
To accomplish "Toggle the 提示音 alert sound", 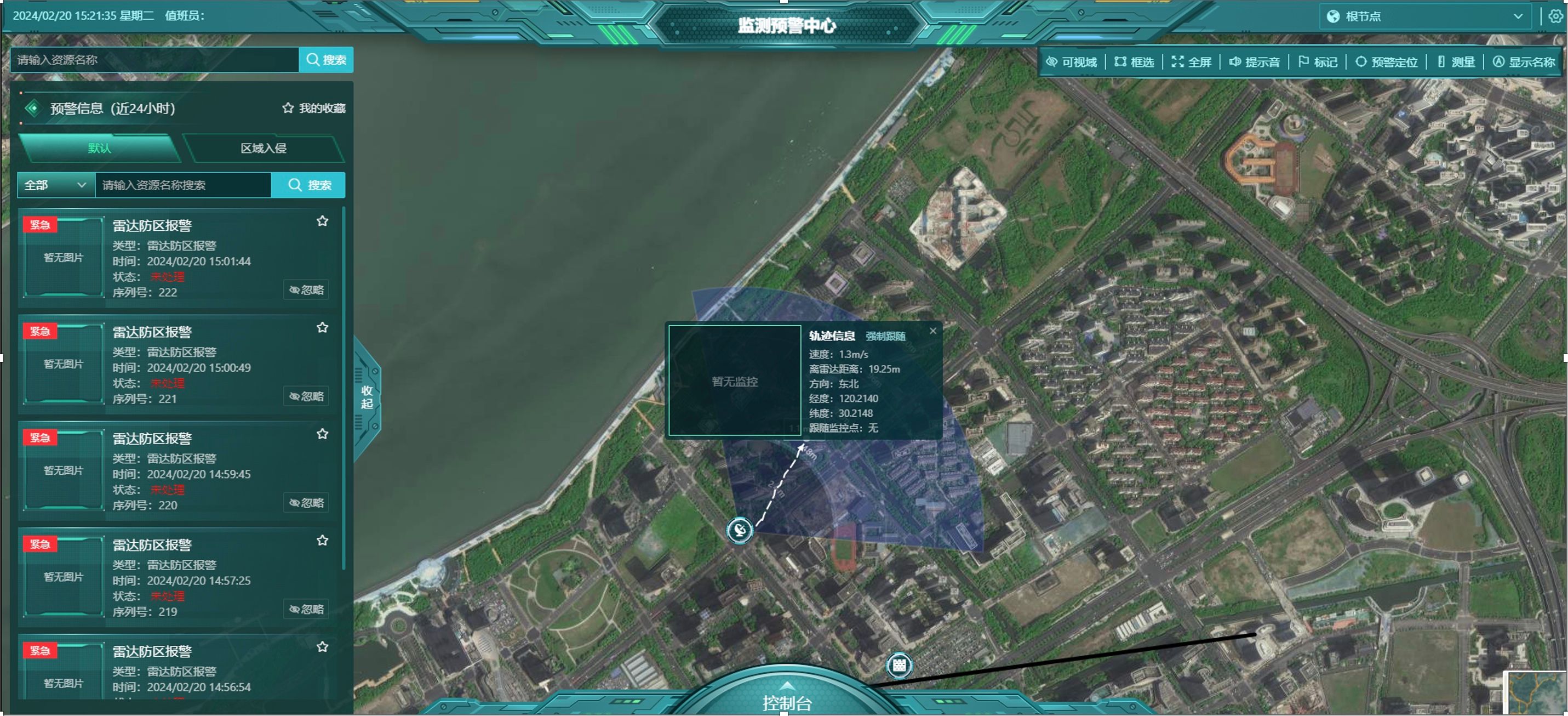I will [1255, 62].
